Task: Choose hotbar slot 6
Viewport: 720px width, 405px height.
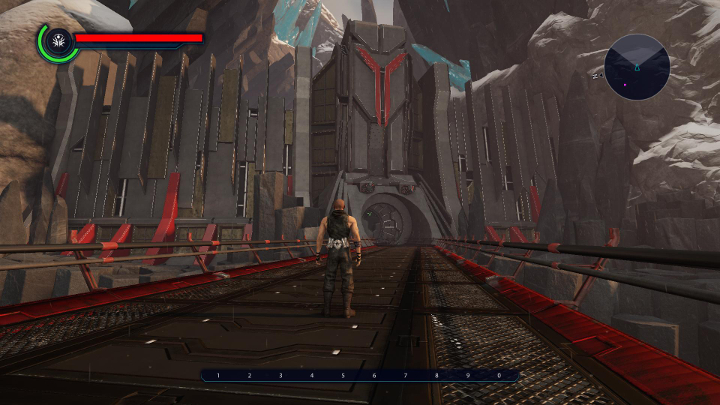Action: [374, 376]
